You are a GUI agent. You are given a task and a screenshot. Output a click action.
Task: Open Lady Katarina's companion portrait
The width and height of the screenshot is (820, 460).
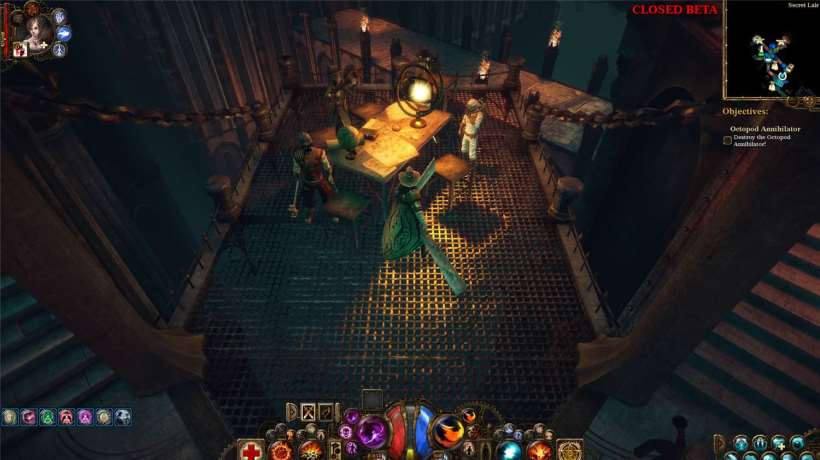37,26
